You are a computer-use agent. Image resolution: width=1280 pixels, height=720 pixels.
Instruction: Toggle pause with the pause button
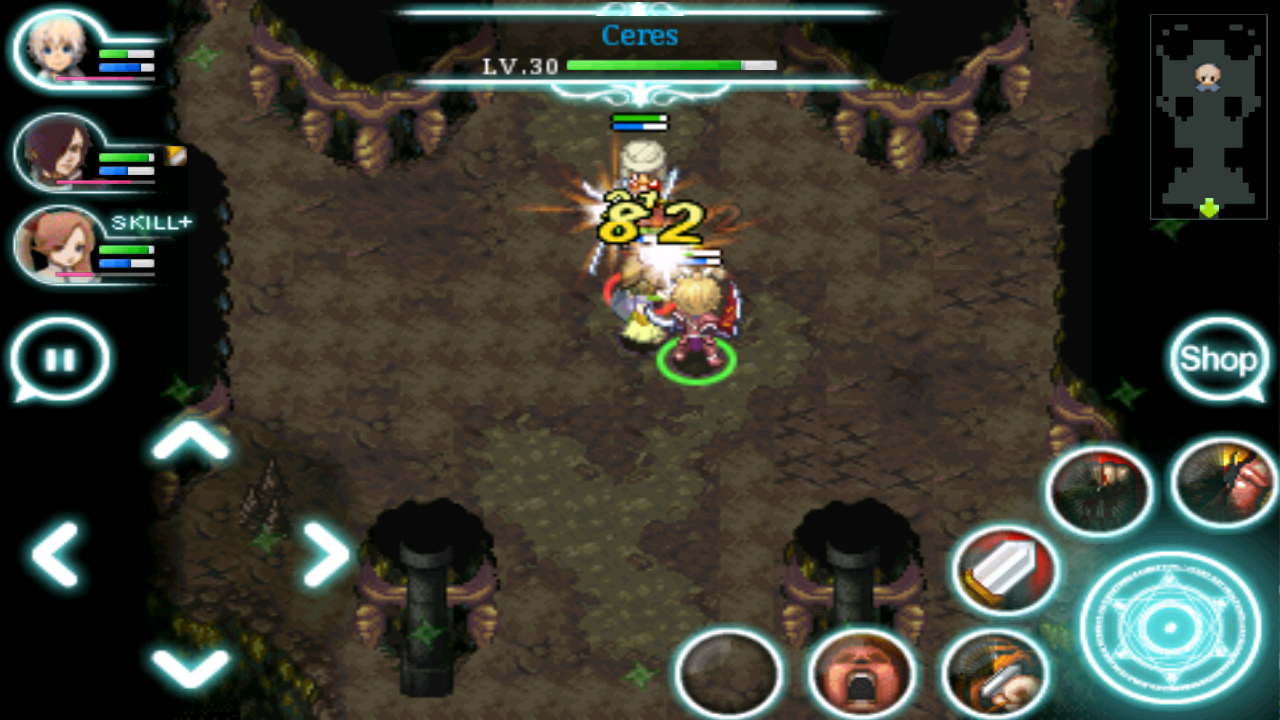pyautogui.click(x=60, y=358)
